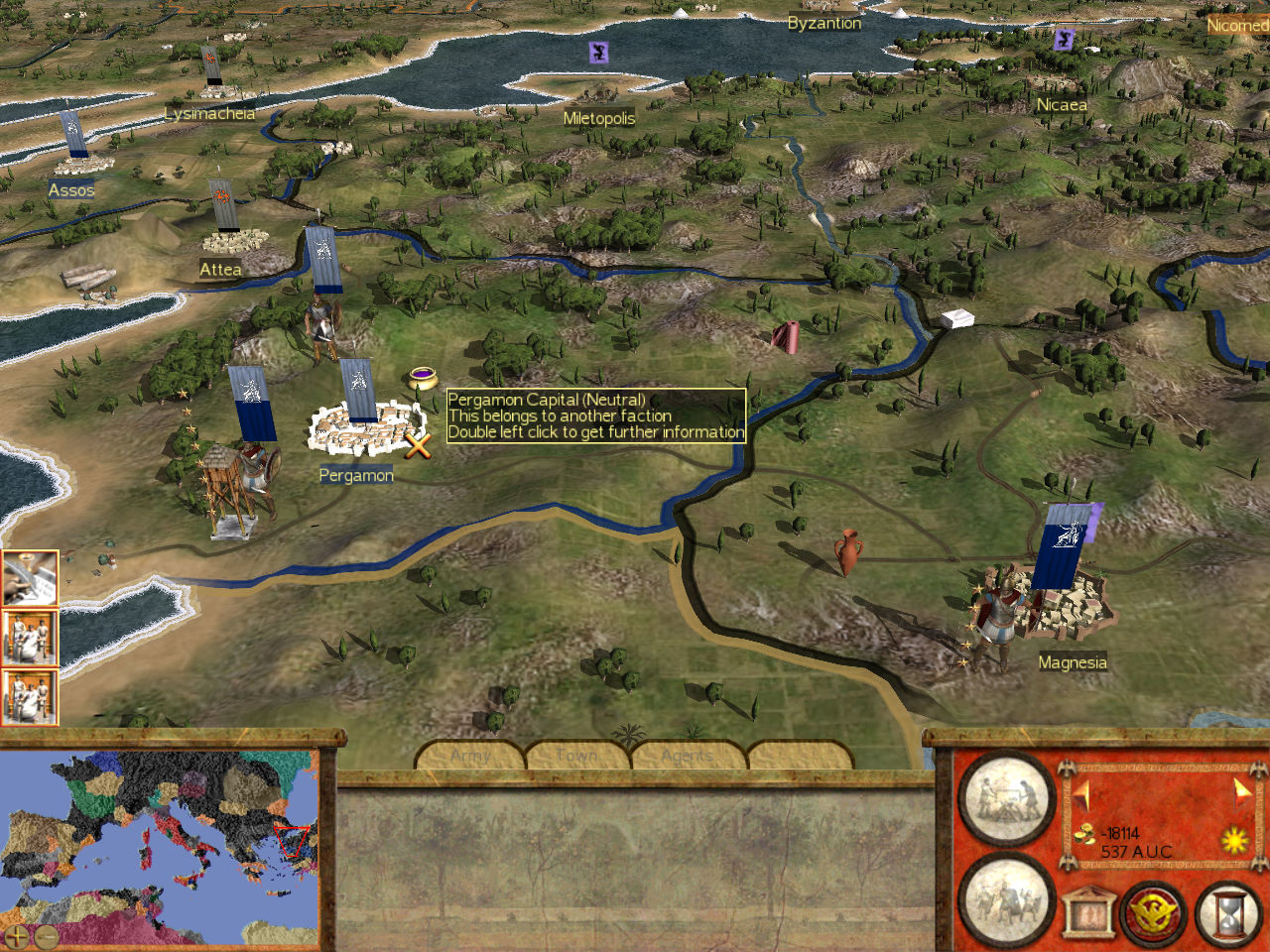Click the right arrow in the info panel
This screenshot has height=952, width=1270.
[1242, 790]
